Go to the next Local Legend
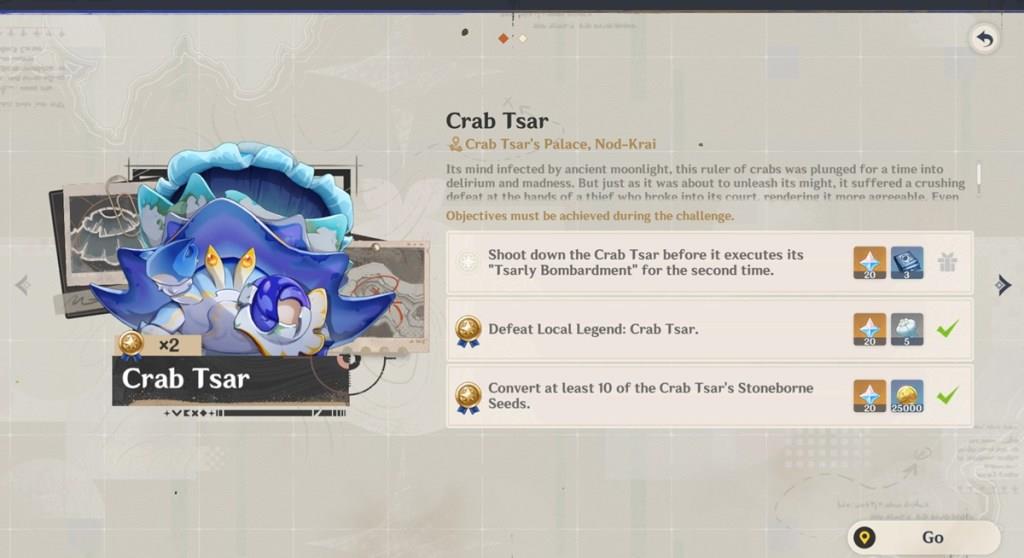This screenshot has width=1024, height=558. coord(1002,286)
